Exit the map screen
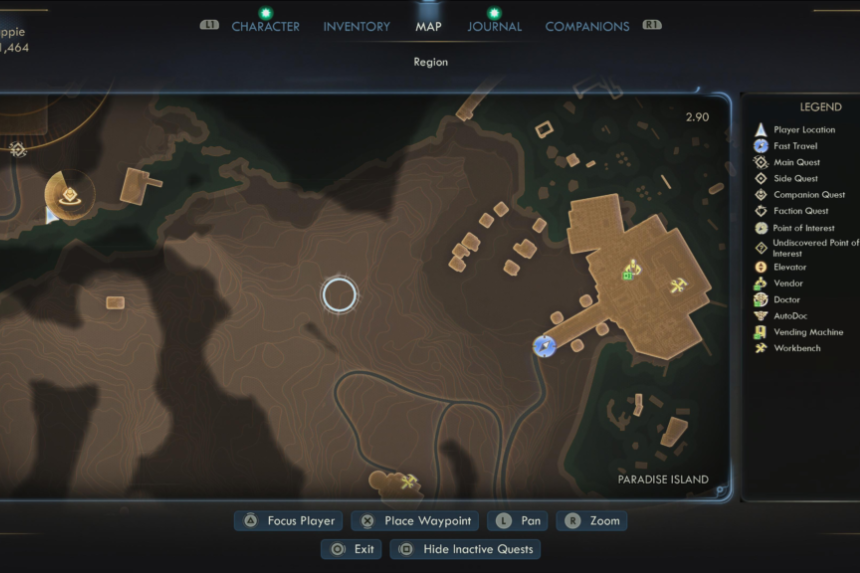The height and width of the screenshot is (573, 860). (352, 549)
